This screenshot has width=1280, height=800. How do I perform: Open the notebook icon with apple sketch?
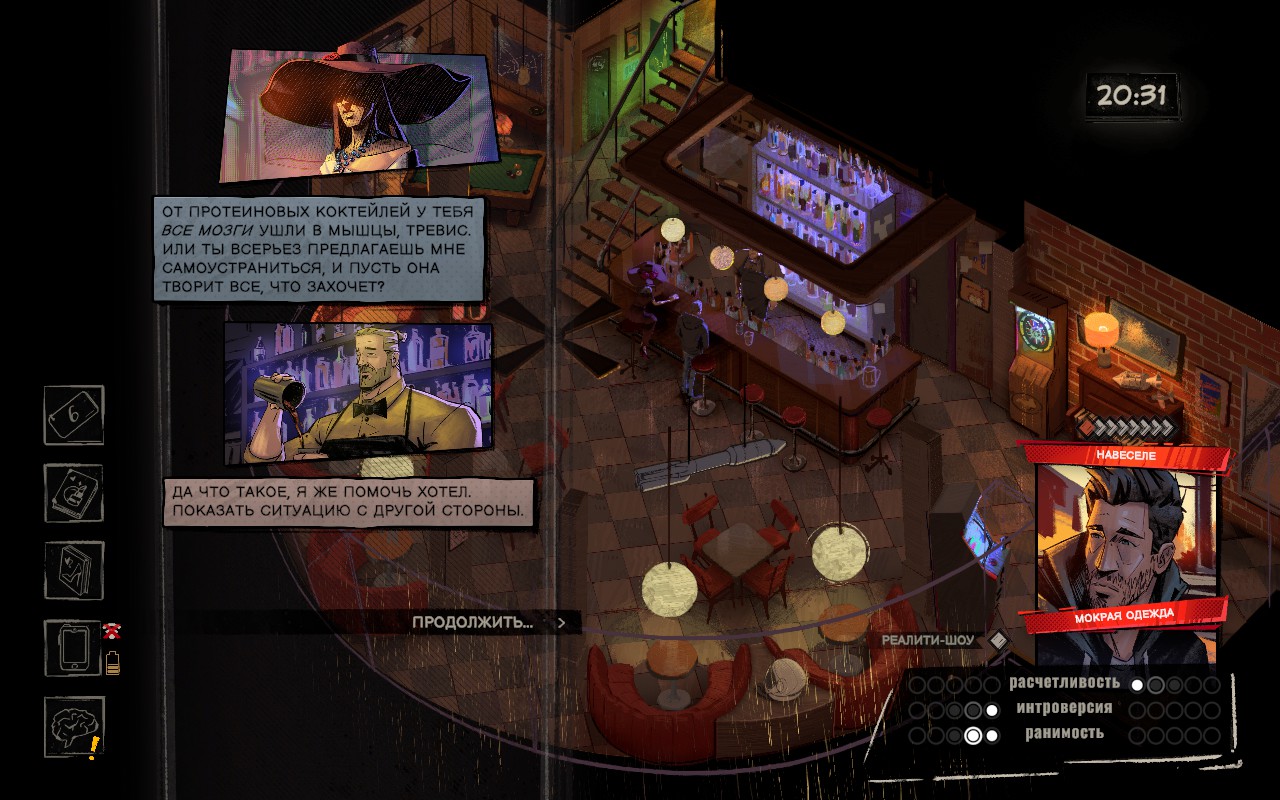pyautogui.click(x=74, y=493)
